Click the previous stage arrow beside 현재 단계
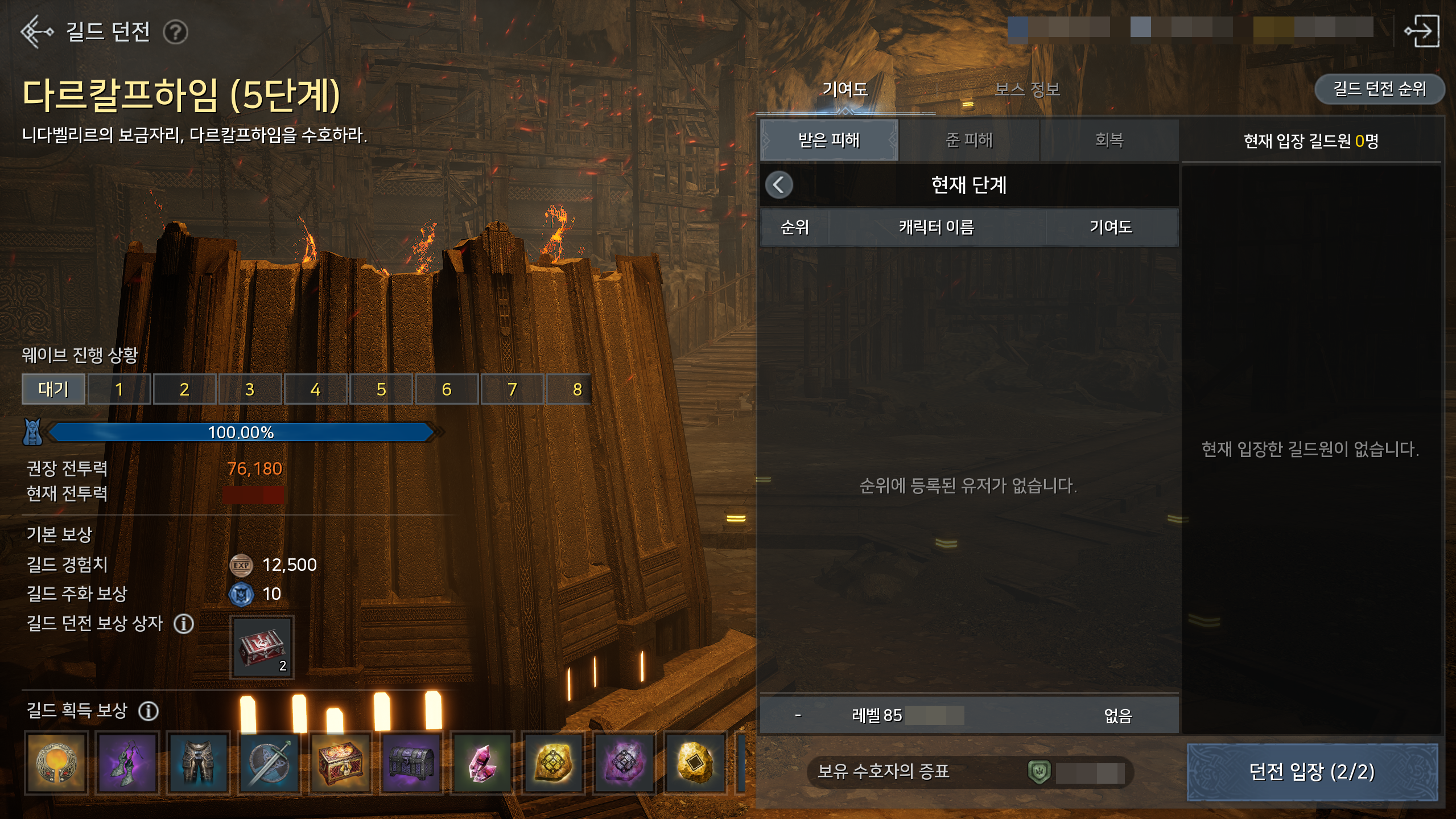Screen dimensions: 1456x819 [779, 185]
